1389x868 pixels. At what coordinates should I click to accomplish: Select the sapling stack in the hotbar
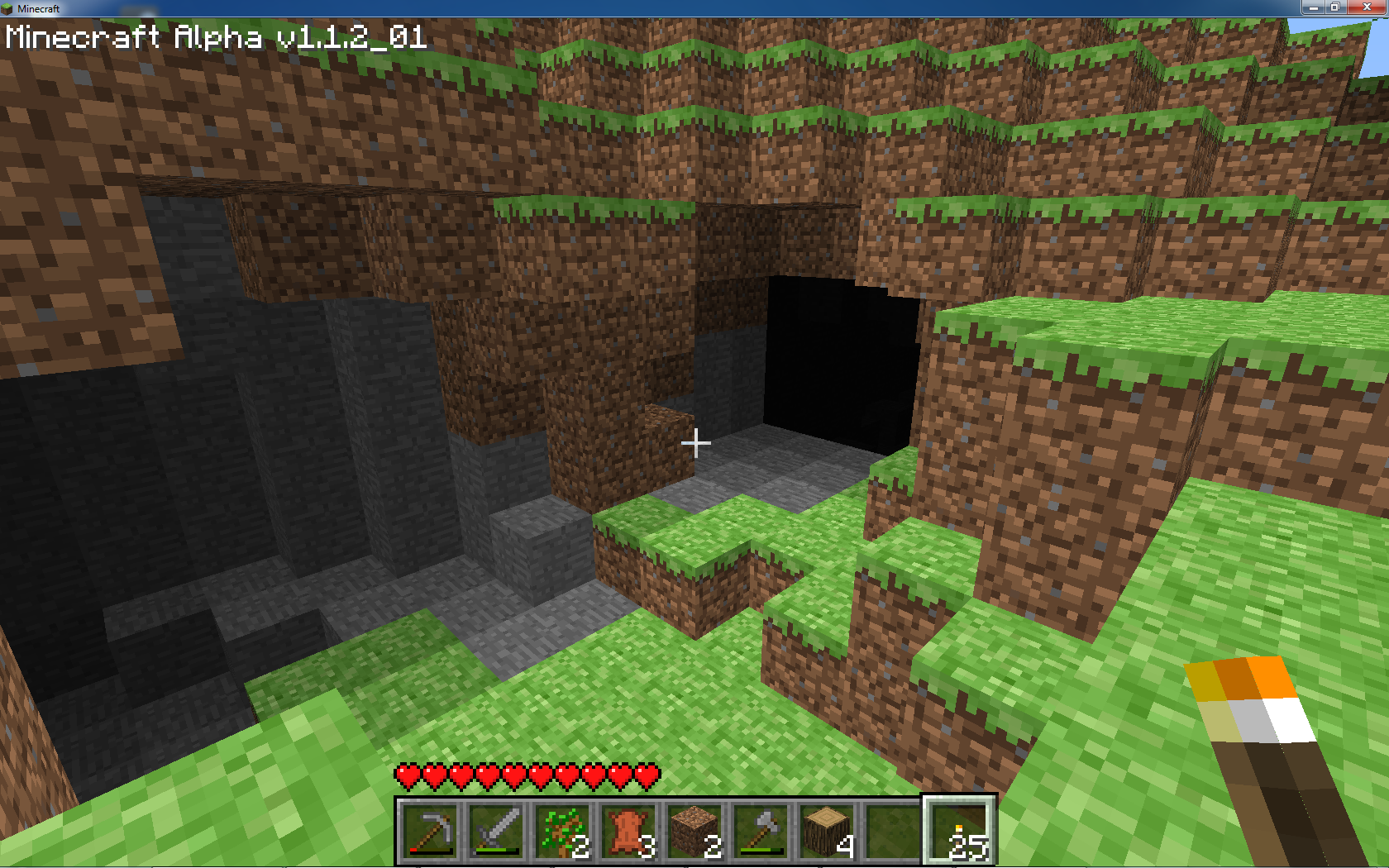pyautogui.click(x=561, y=831)
